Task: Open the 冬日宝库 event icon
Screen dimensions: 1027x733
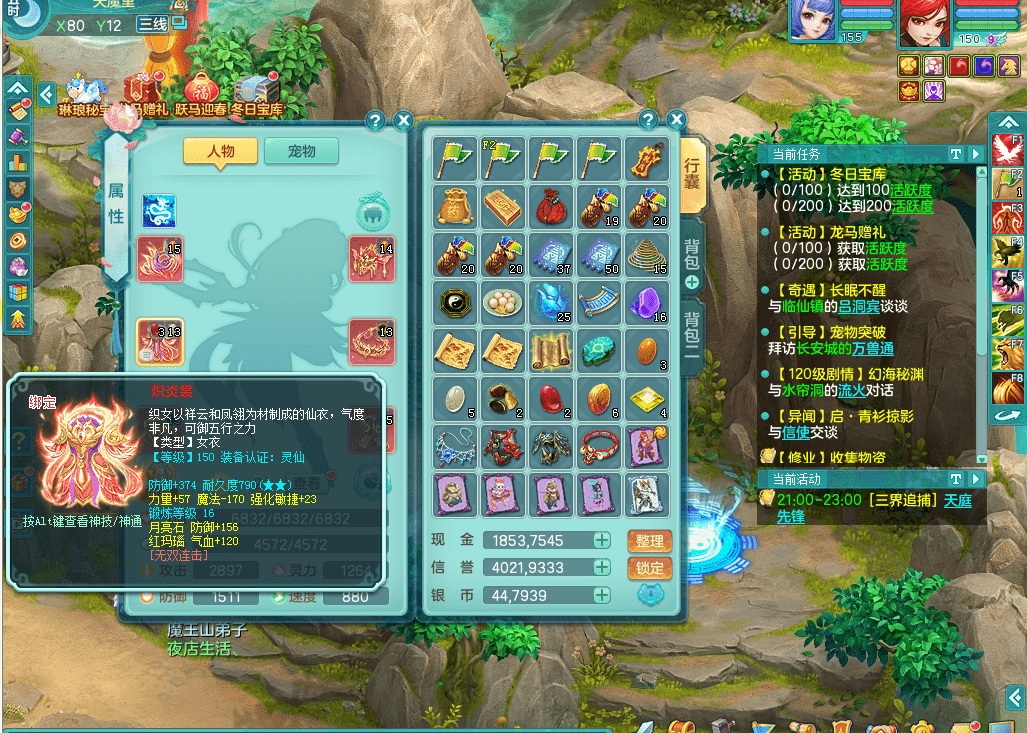Action: pos(257,93)
